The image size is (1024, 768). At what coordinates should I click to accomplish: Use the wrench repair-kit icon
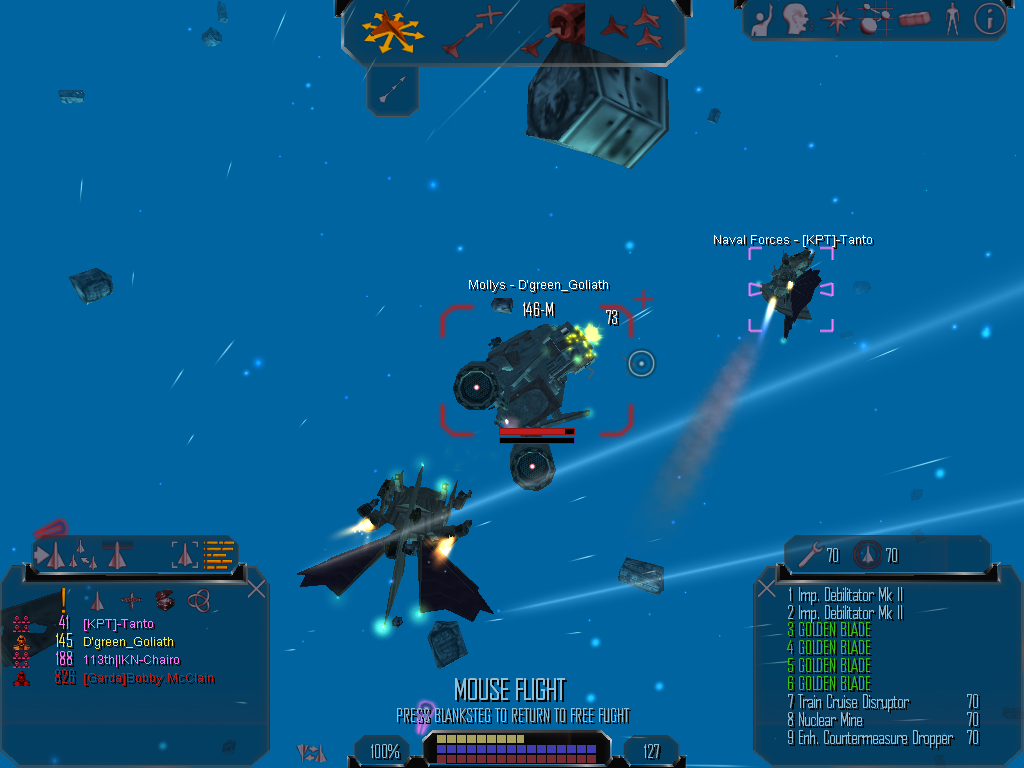point(811,555)
